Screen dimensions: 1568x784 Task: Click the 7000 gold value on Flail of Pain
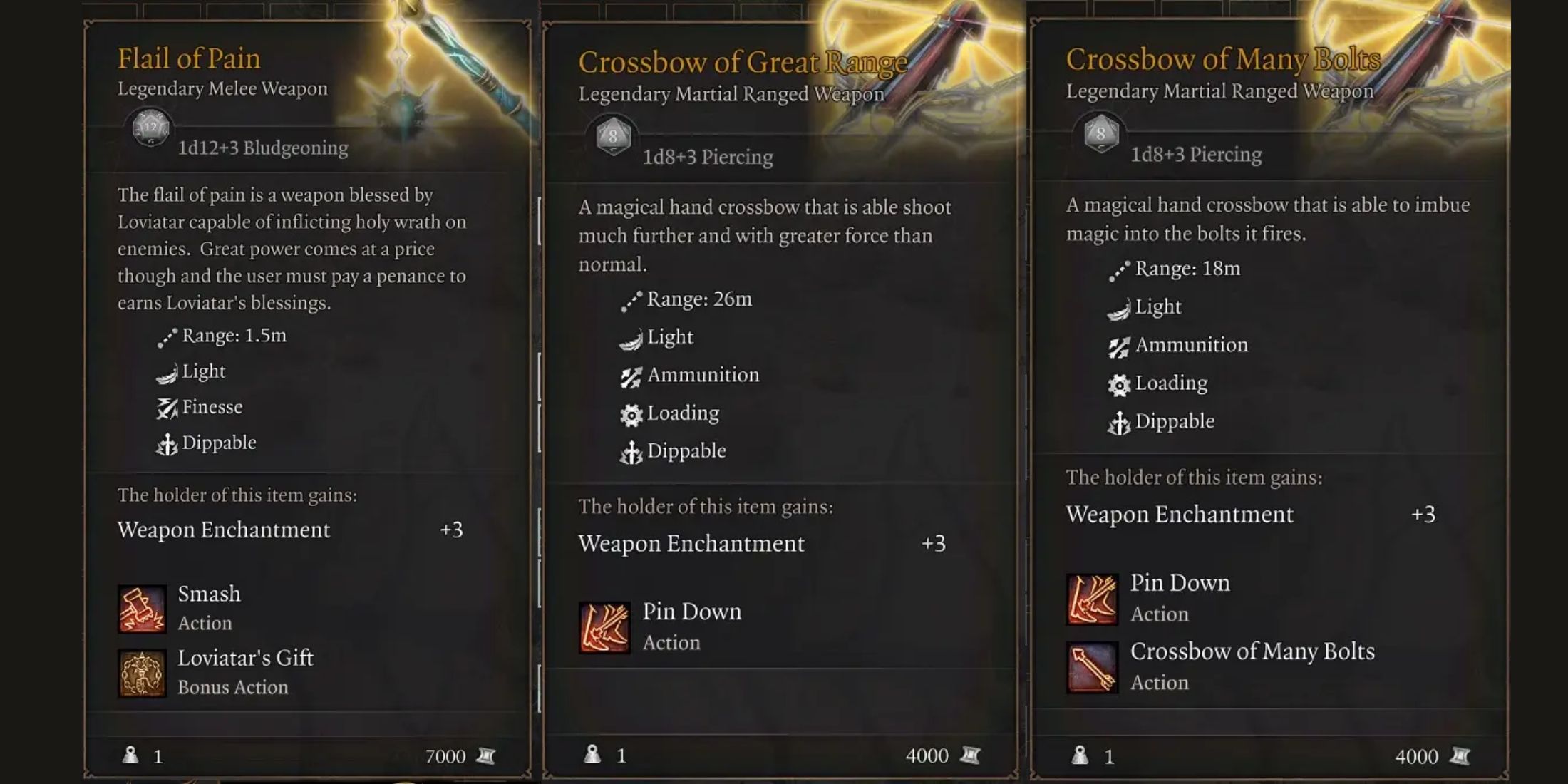(x=445, y=757)
